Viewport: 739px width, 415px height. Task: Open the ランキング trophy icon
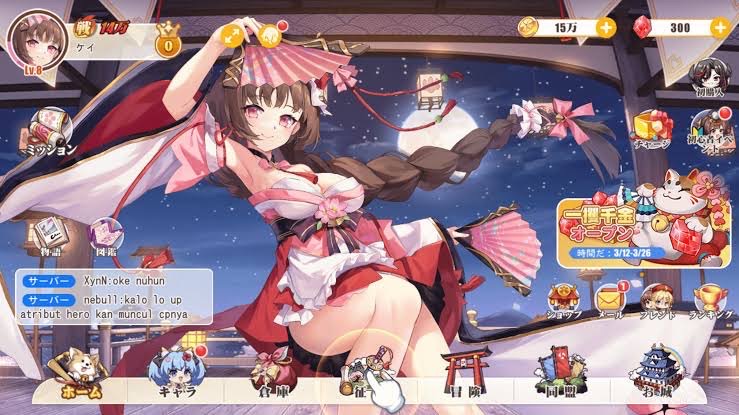[x=710, y=298]
